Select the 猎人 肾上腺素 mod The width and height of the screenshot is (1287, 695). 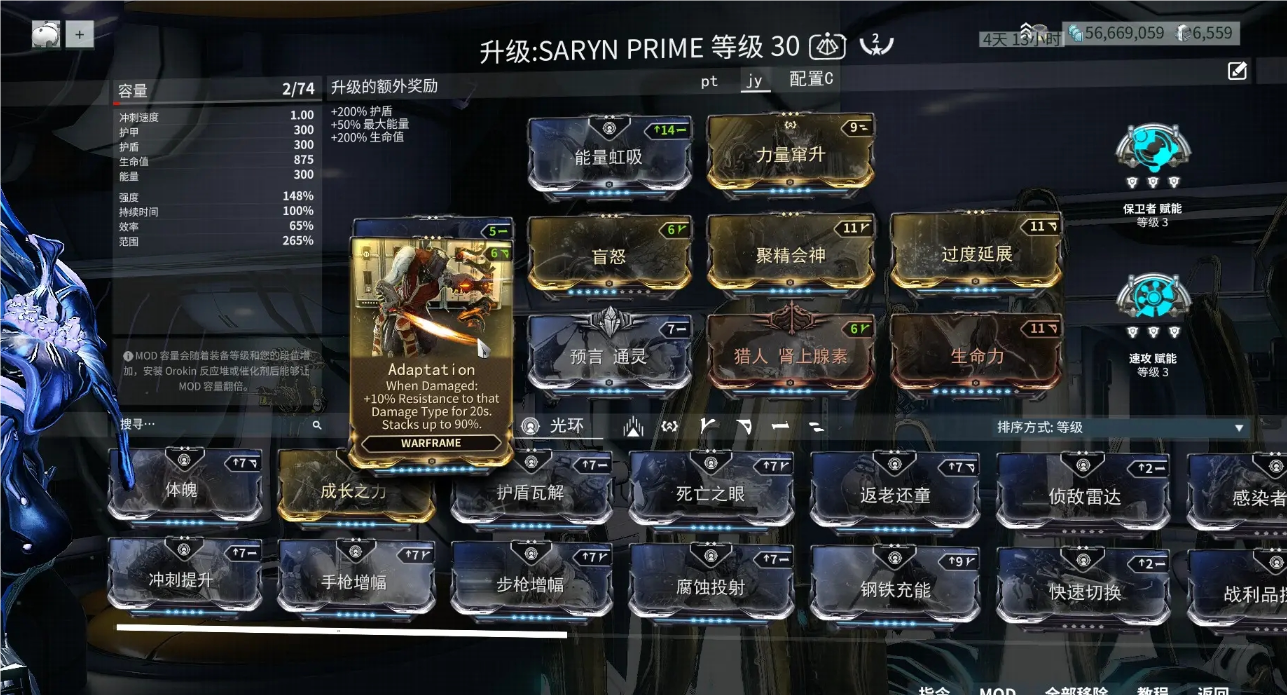coord(790,355)
